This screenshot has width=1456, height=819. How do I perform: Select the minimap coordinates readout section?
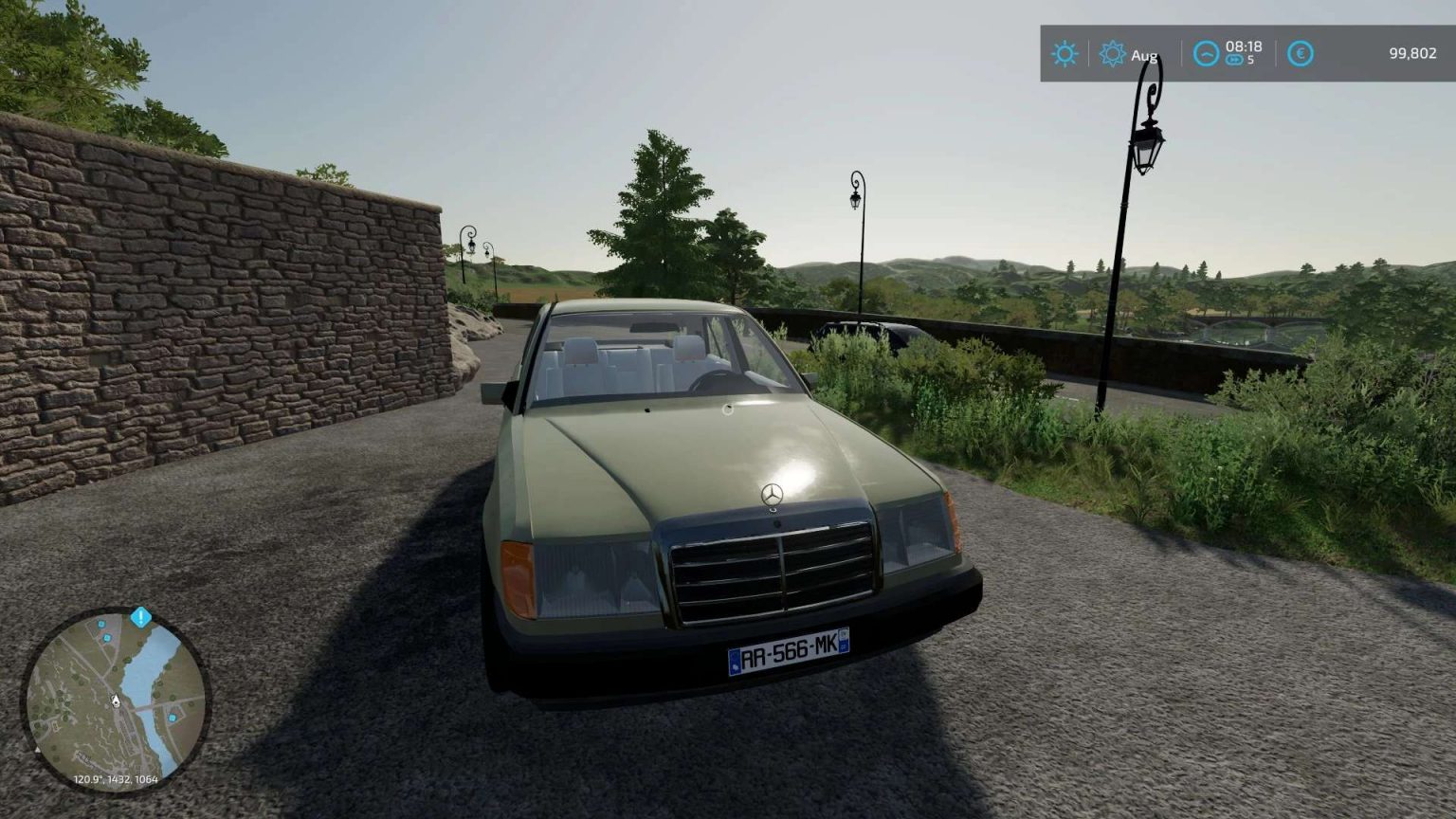[x=116, y=779]
